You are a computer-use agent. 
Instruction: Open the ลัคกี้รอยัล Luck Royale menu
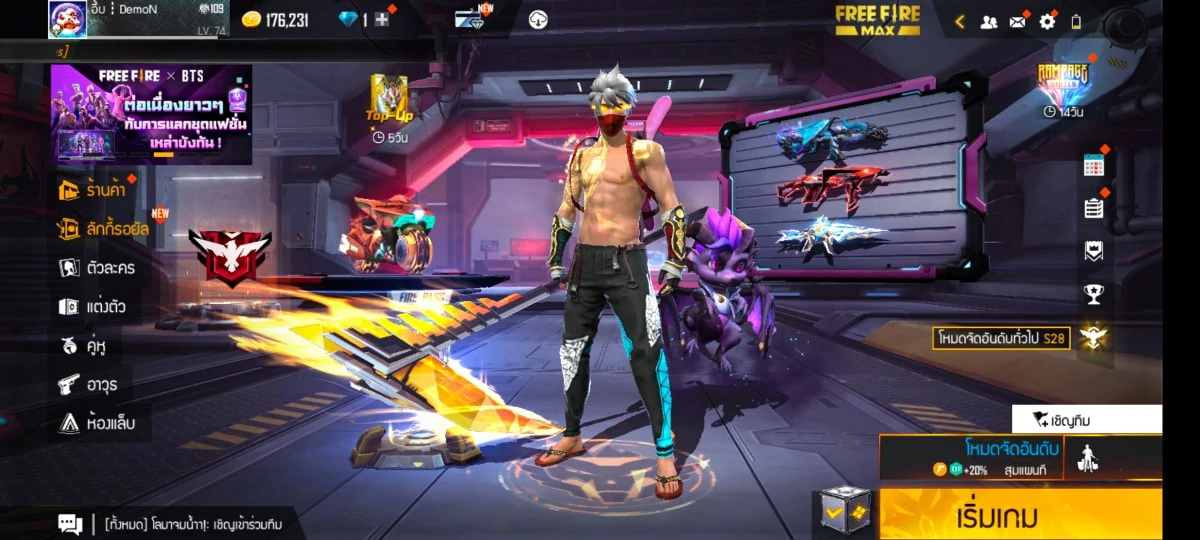pyautogui.click(x=103, y=229)
